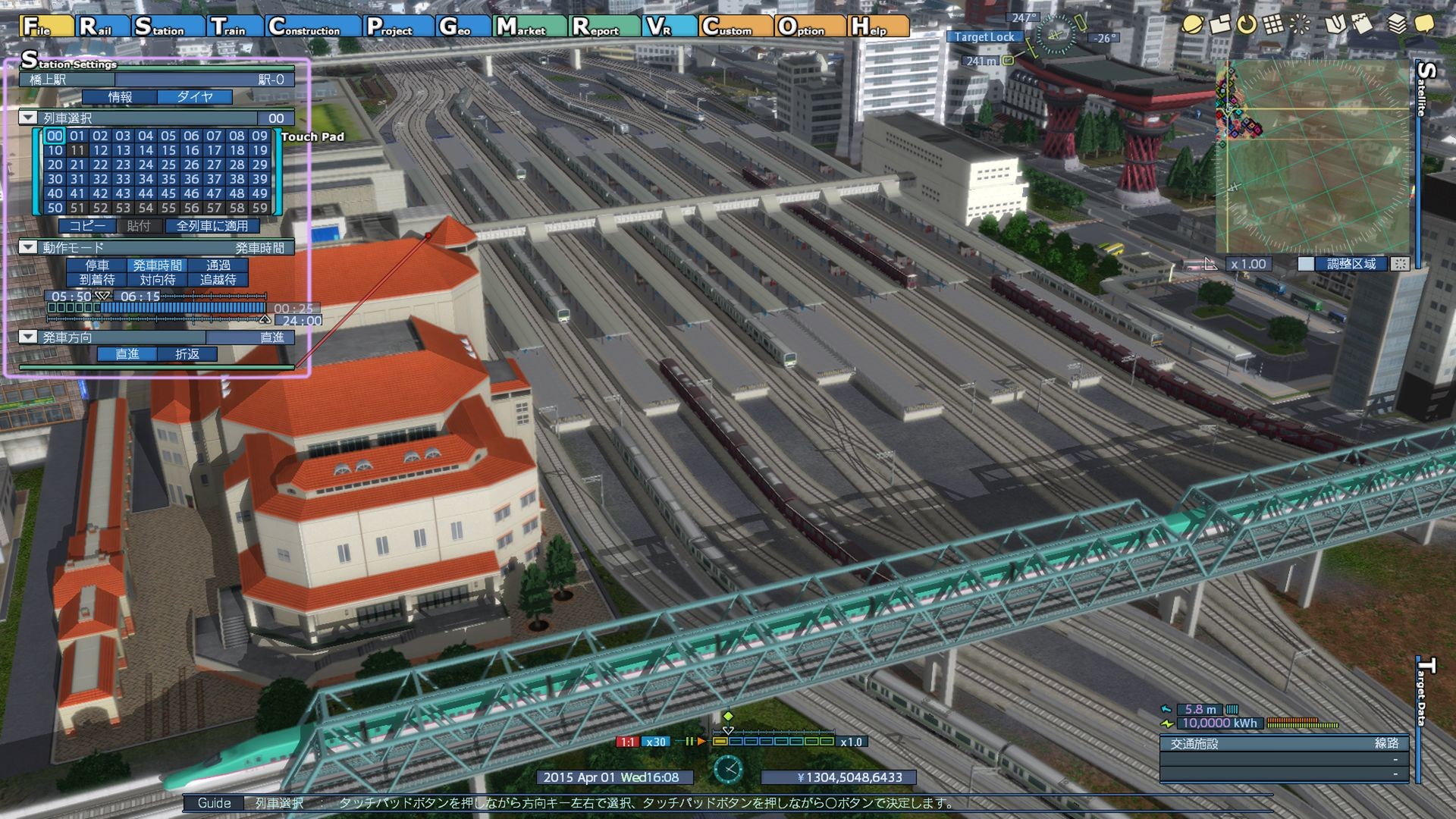Image resolution: width=1456 pixels, height=819 pixels.
Task: Open the Market menu
Action: [529, 27]
